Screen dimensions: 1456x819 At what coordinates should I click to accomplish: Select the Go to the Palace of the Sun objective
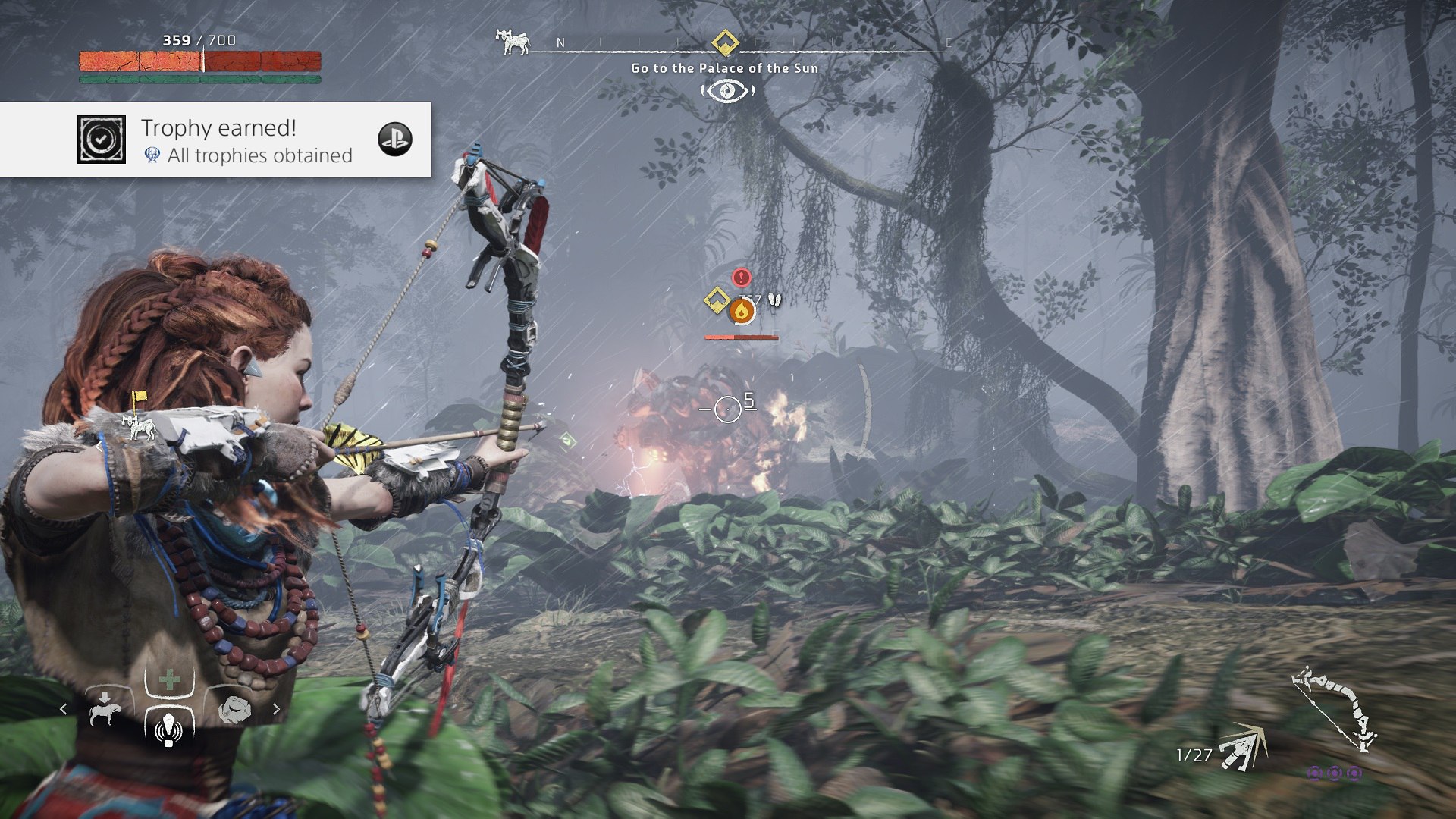click(724, 68)
